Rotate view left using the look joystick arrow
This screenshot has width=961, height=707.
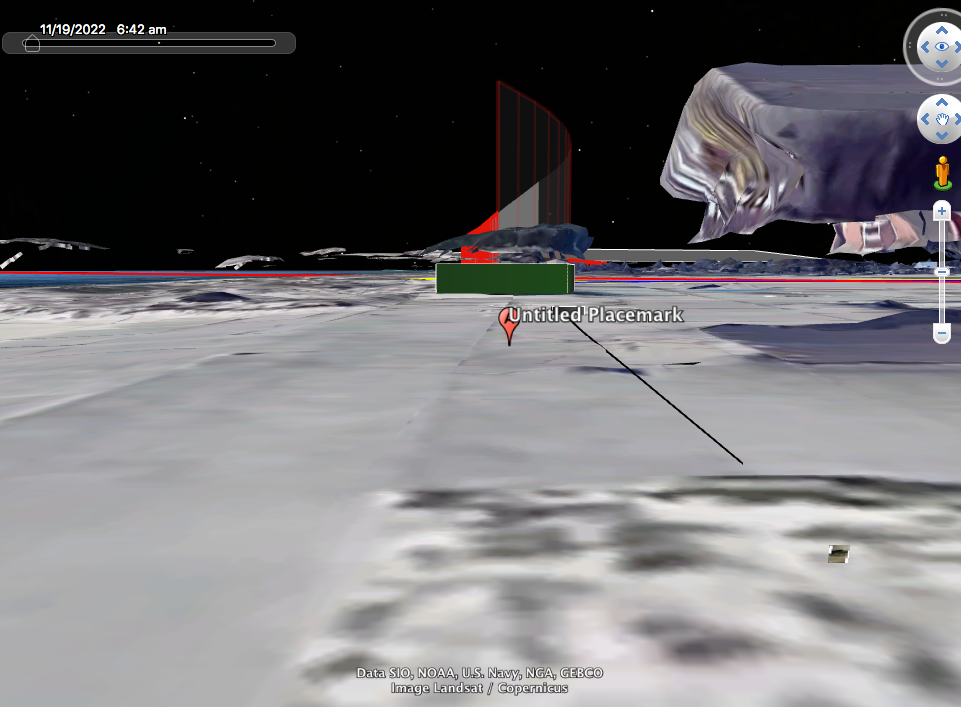[x=924, y=47]
